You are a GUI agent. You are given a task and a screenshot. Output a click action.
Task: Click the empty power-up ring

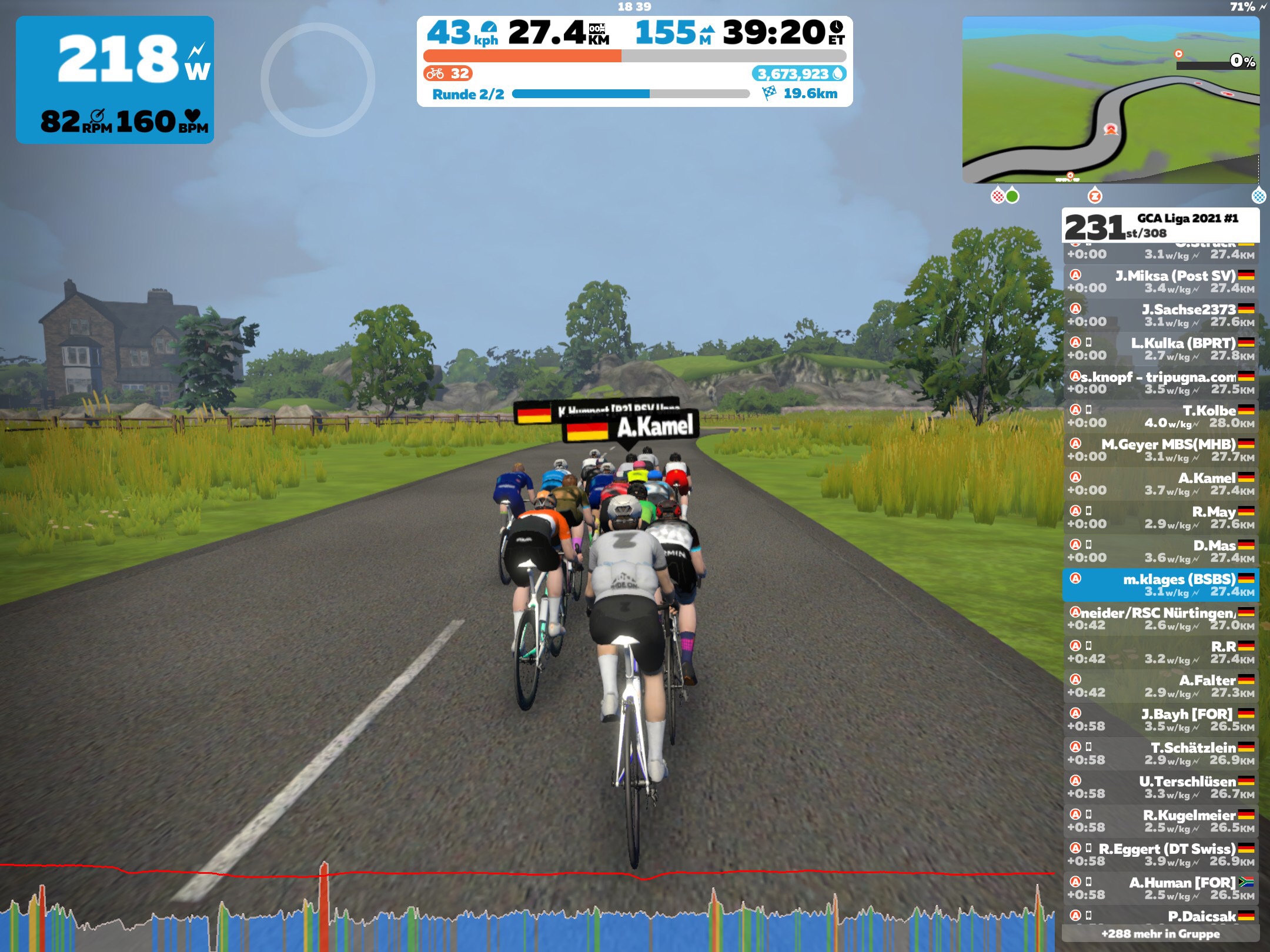click(x=318, y=79)
